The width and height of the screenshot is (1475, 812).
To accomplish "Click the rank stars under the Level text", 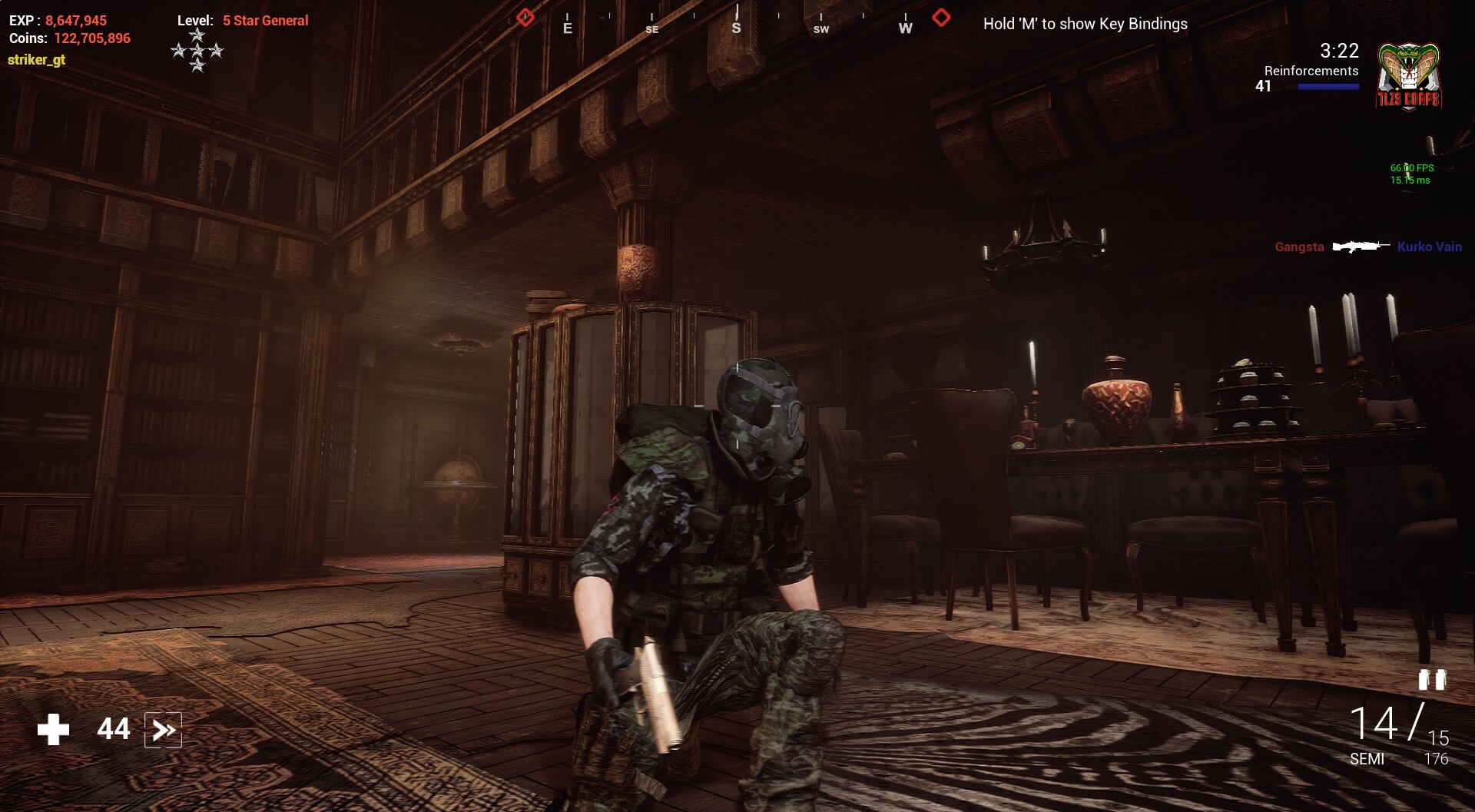I will (x=198, y=50).
